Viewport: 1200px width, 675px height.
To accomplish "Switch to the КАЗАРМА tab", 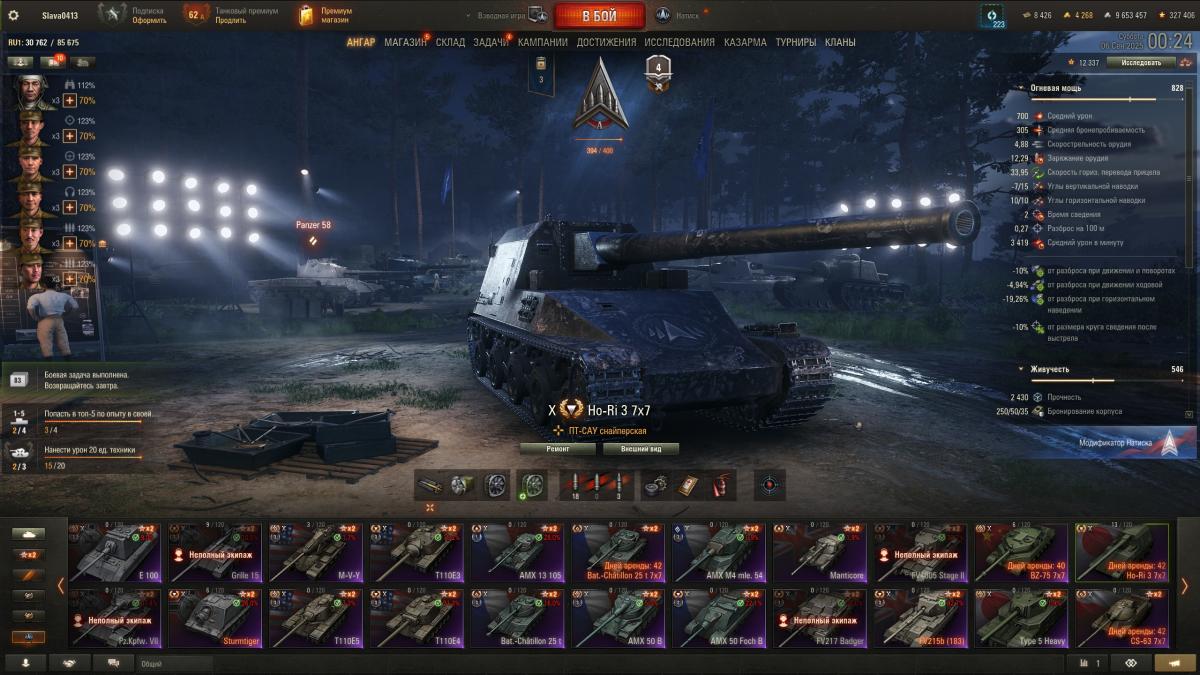I will (x=745, y=43).
